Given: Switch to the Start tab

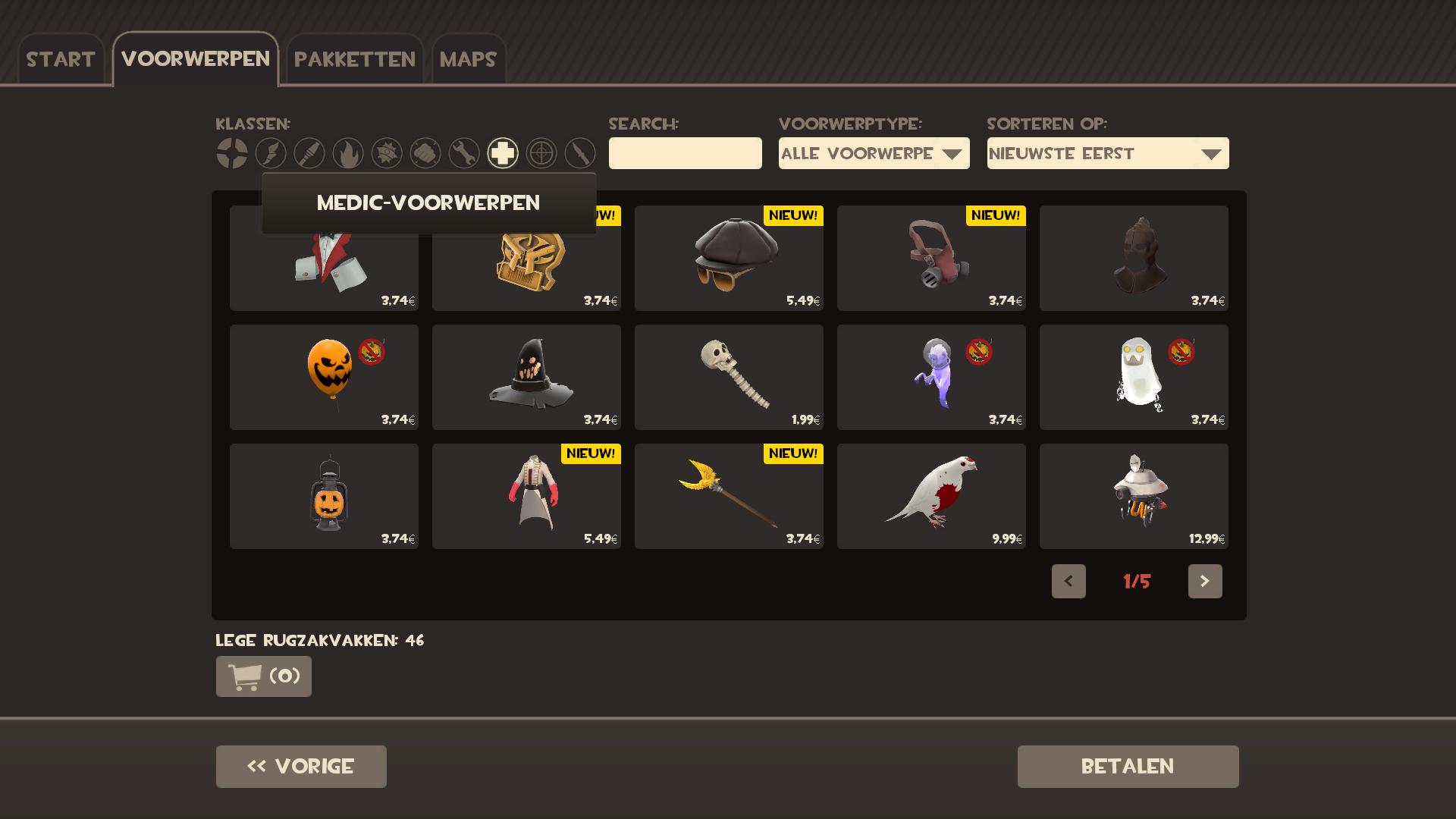Looking at the screenshot, I should tap(61, 59).
